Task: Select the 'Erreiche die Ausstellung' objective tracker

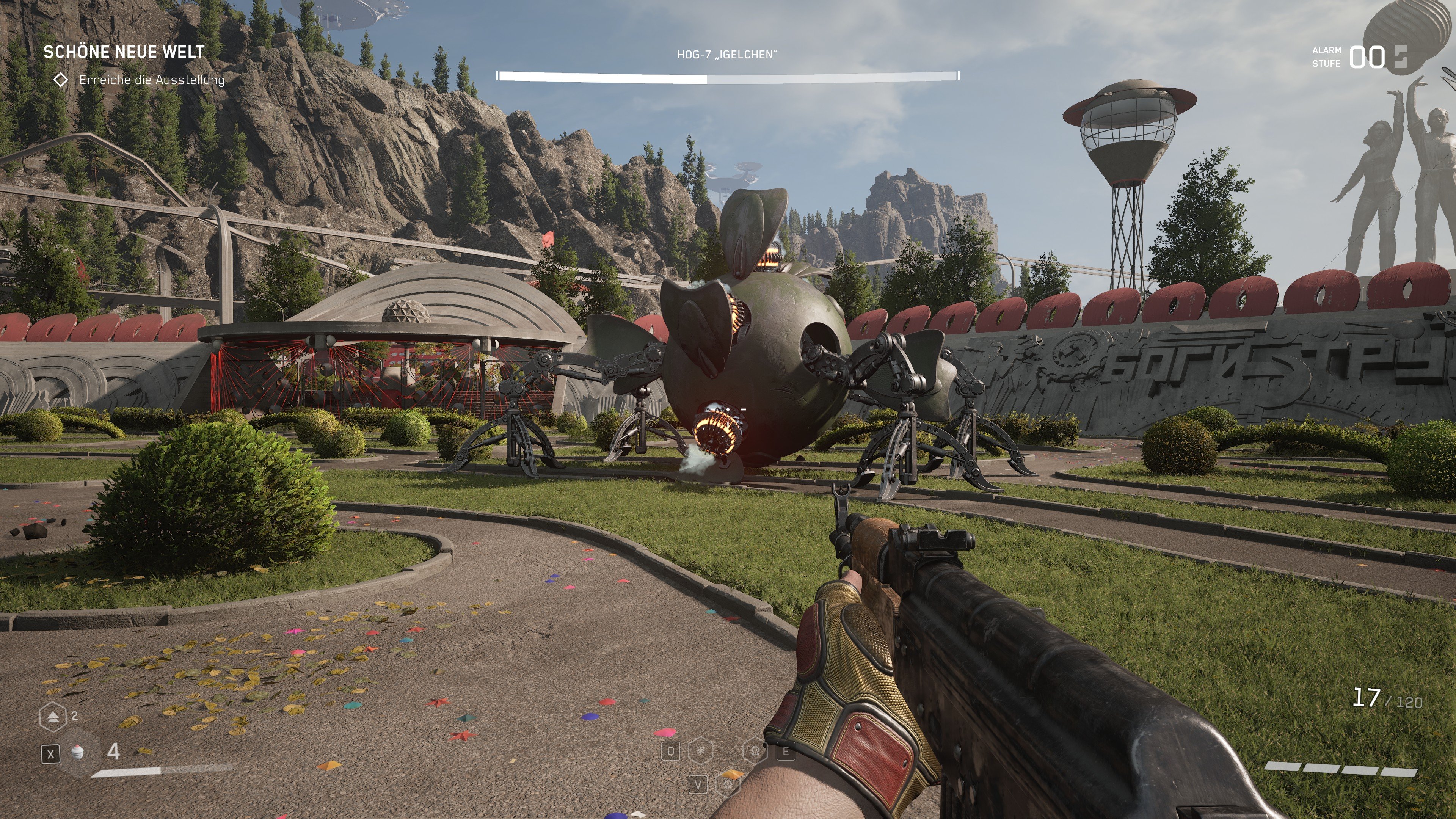Action: point(152,80)
